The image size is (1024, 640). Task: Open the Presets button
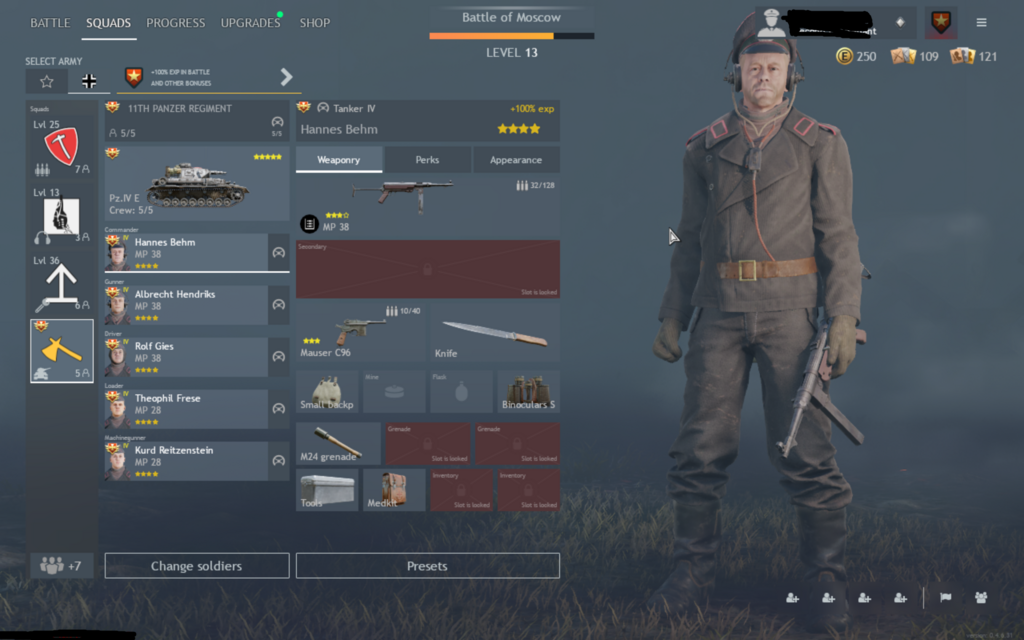[x=427, y=566]
